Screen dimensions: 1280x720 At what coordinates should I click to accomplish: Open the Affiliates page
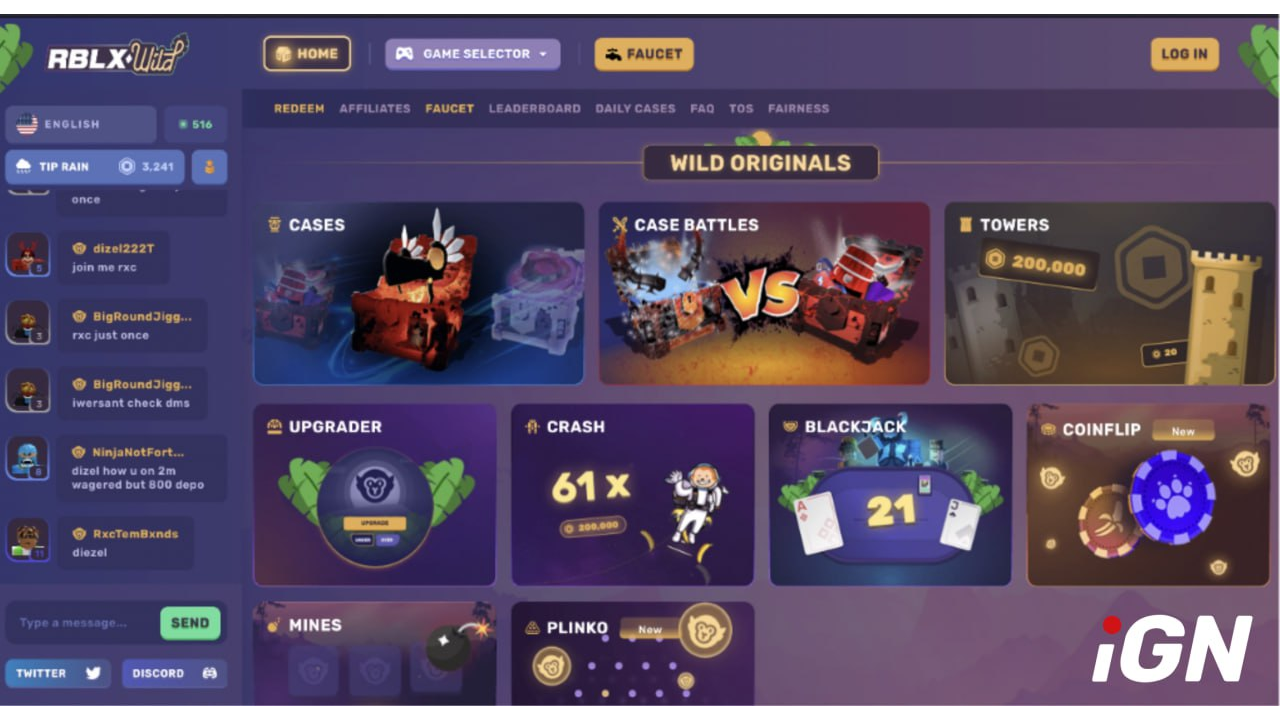click(375, 108)
